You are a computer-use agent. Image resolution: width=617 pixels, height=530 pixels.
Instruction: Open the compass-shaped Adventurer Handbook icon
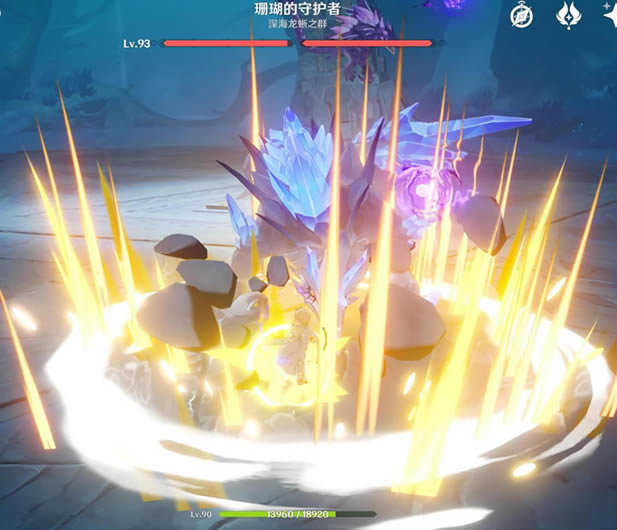521,15
